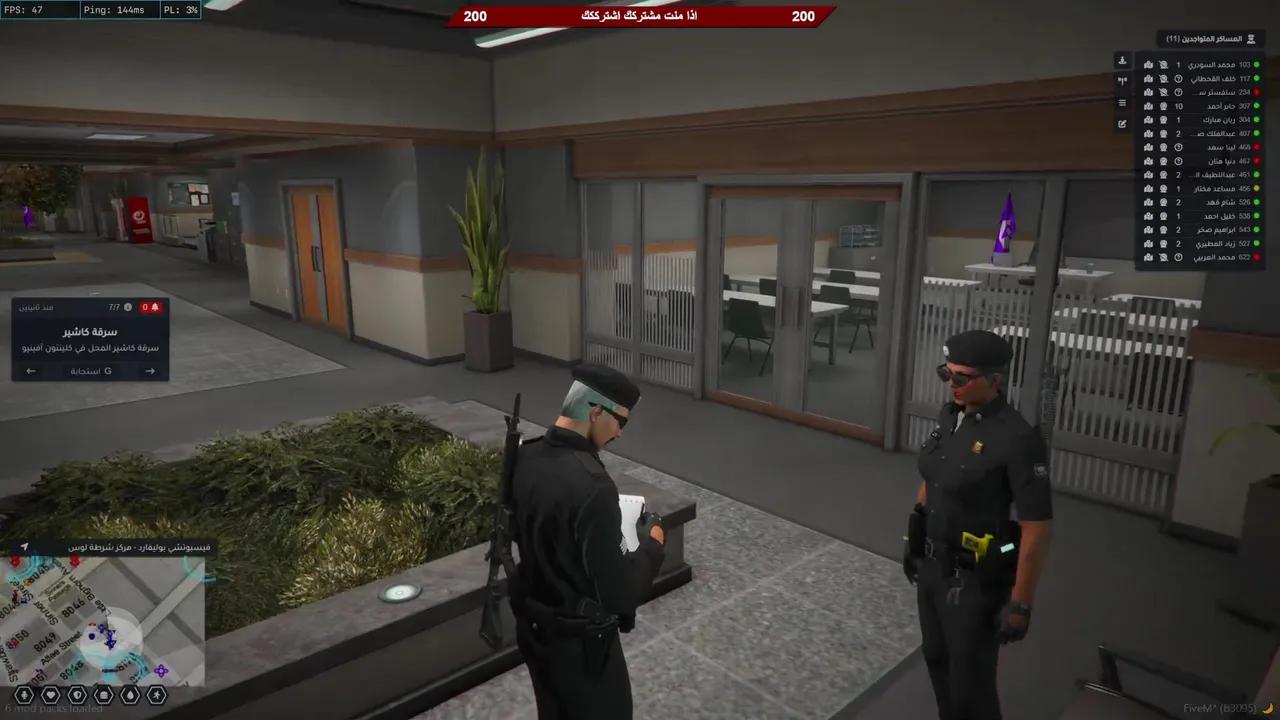The height and width of the screenshot is (720, 1280).
Task: Click the right arrow on the mission panel
Action: [x=150, y=371]
